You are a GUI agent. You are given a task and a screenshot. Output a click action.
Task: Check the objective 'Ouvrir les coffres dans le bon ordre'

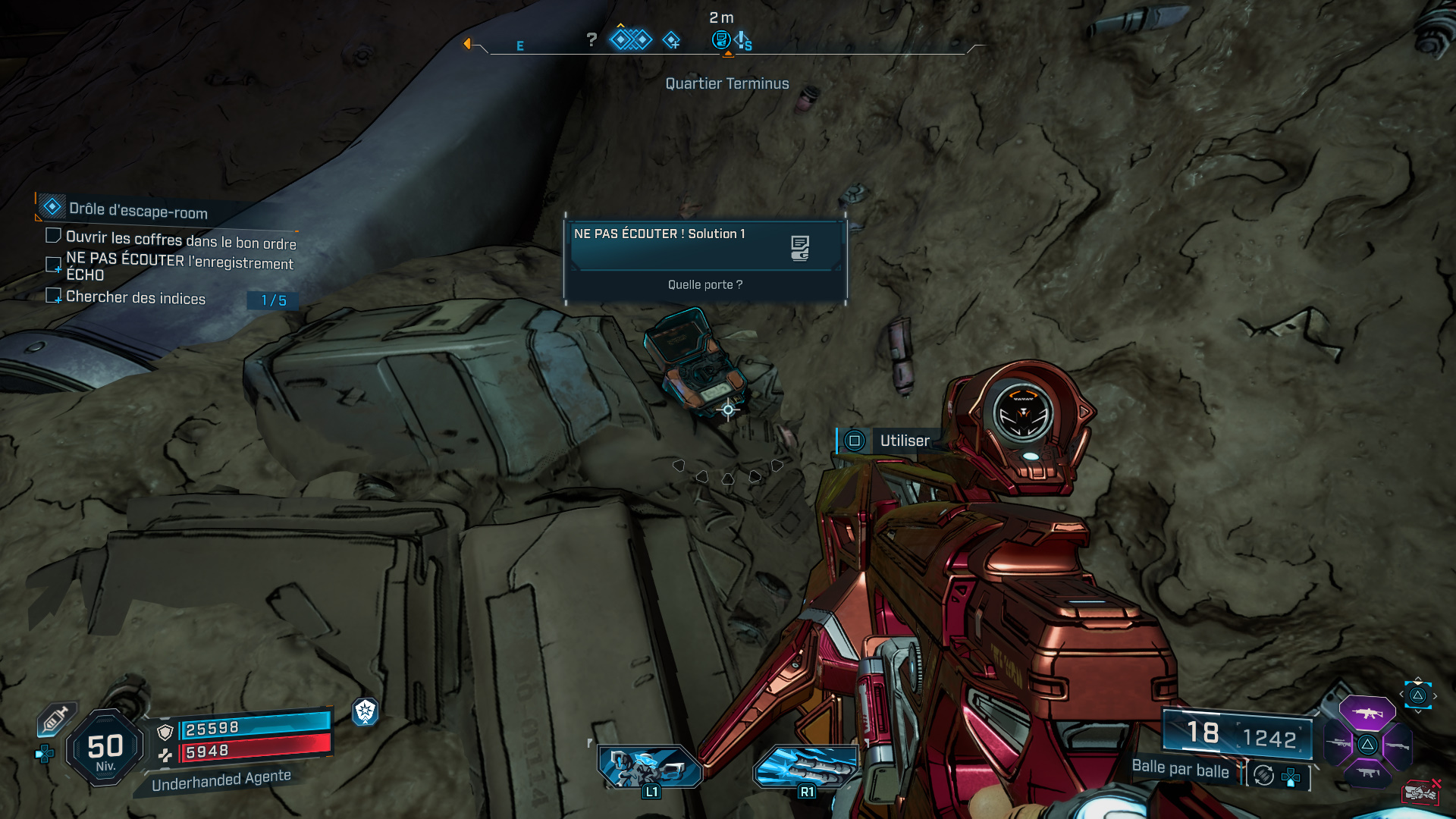53,235
